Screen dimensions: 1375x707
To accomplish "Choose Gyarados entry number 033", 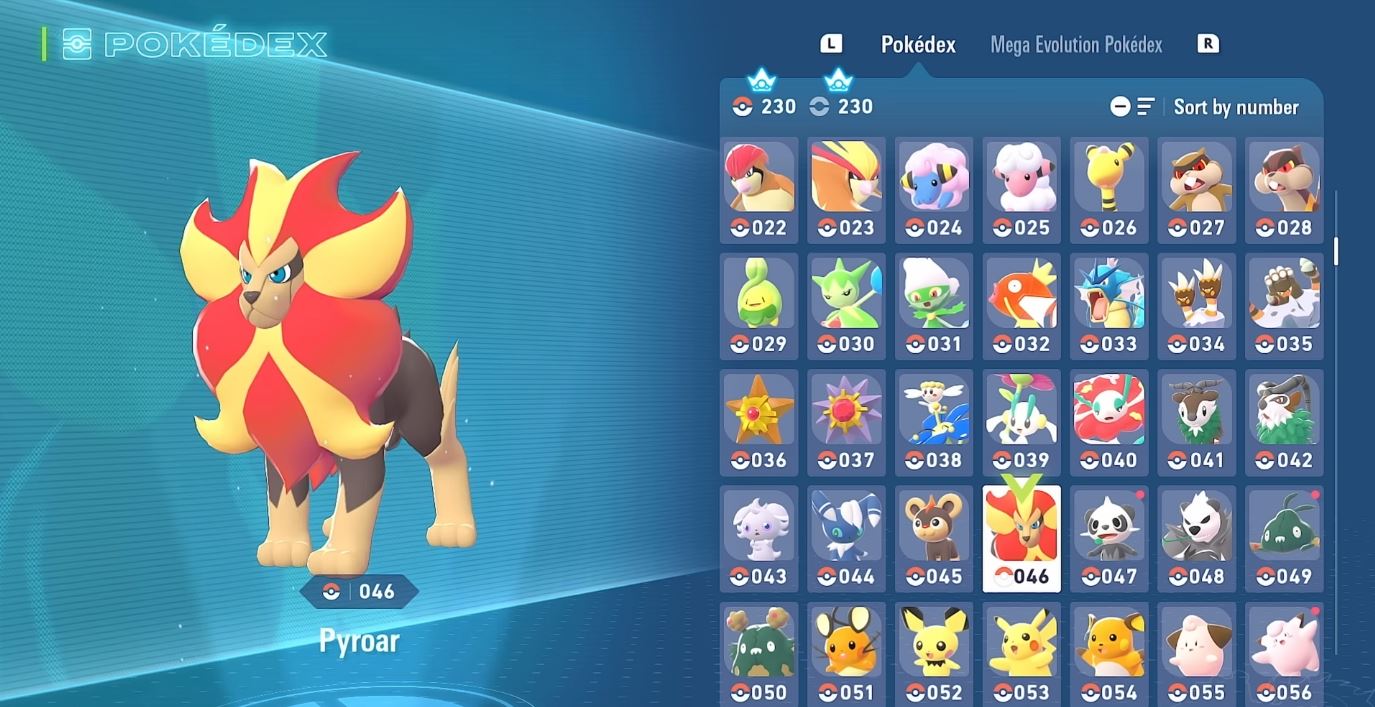I will tap(1109, 306).
